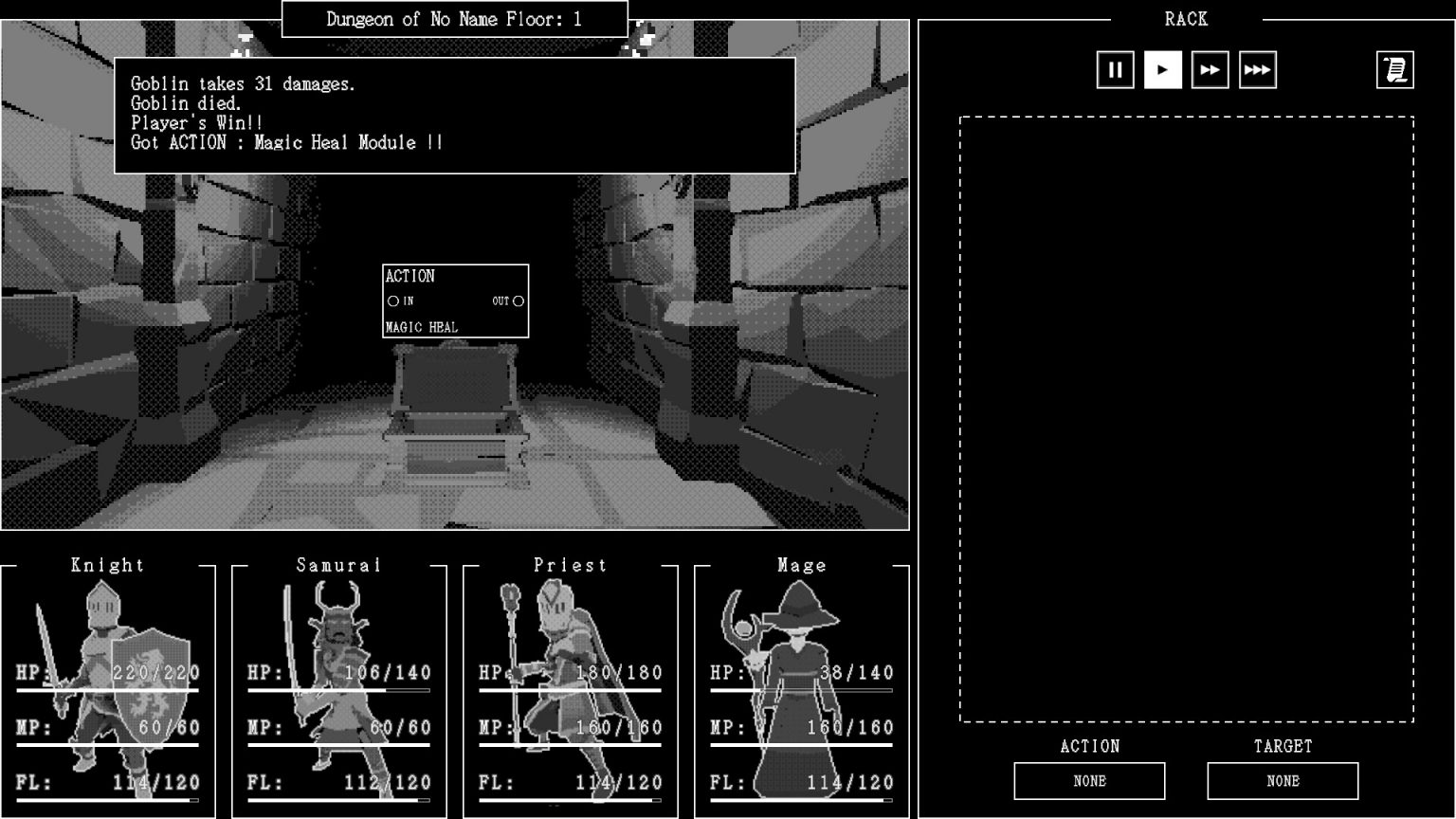Click the RACK panel header

click(x=1185, y=19)
